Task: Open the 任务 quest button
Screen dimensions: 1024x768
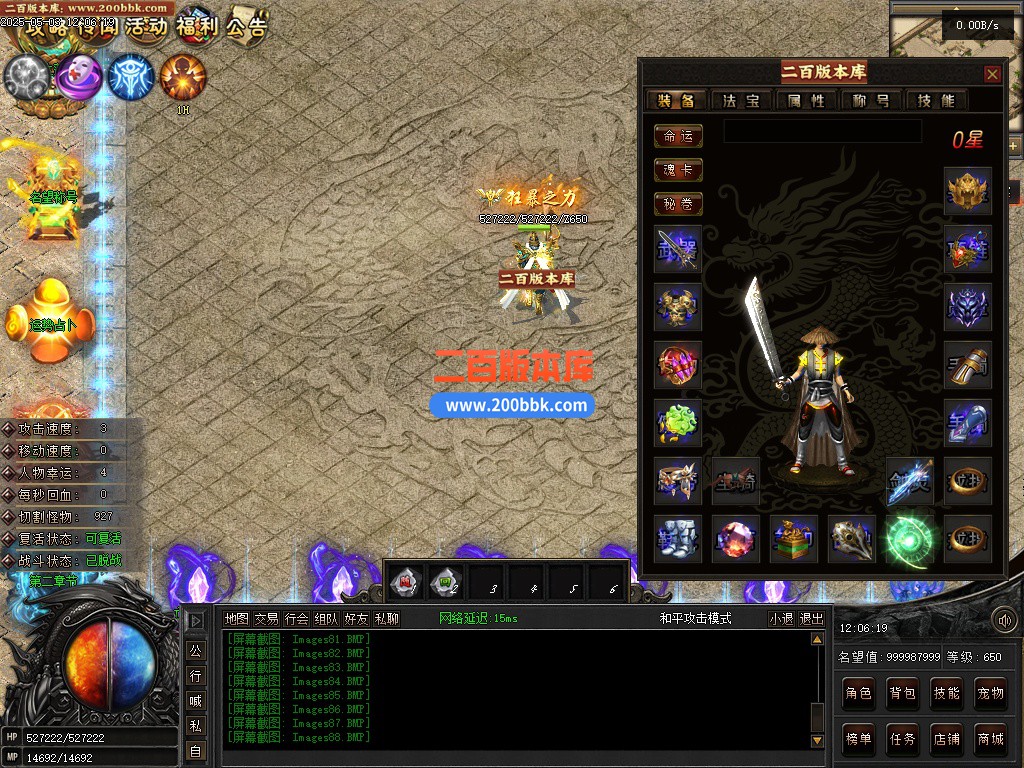Action: [902, 739]
